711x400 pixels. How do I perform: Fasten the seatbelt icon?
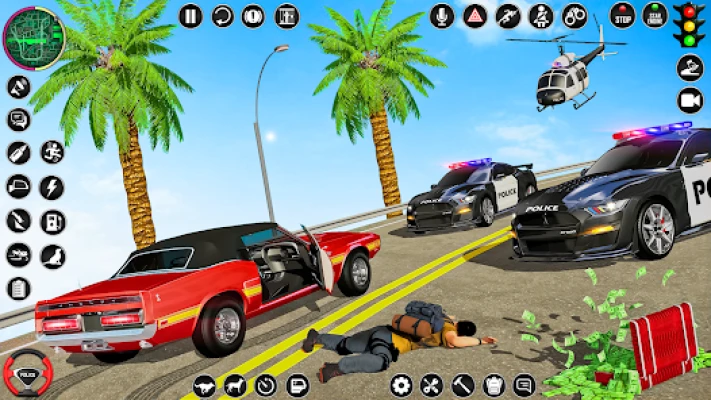tap(540, 15)
